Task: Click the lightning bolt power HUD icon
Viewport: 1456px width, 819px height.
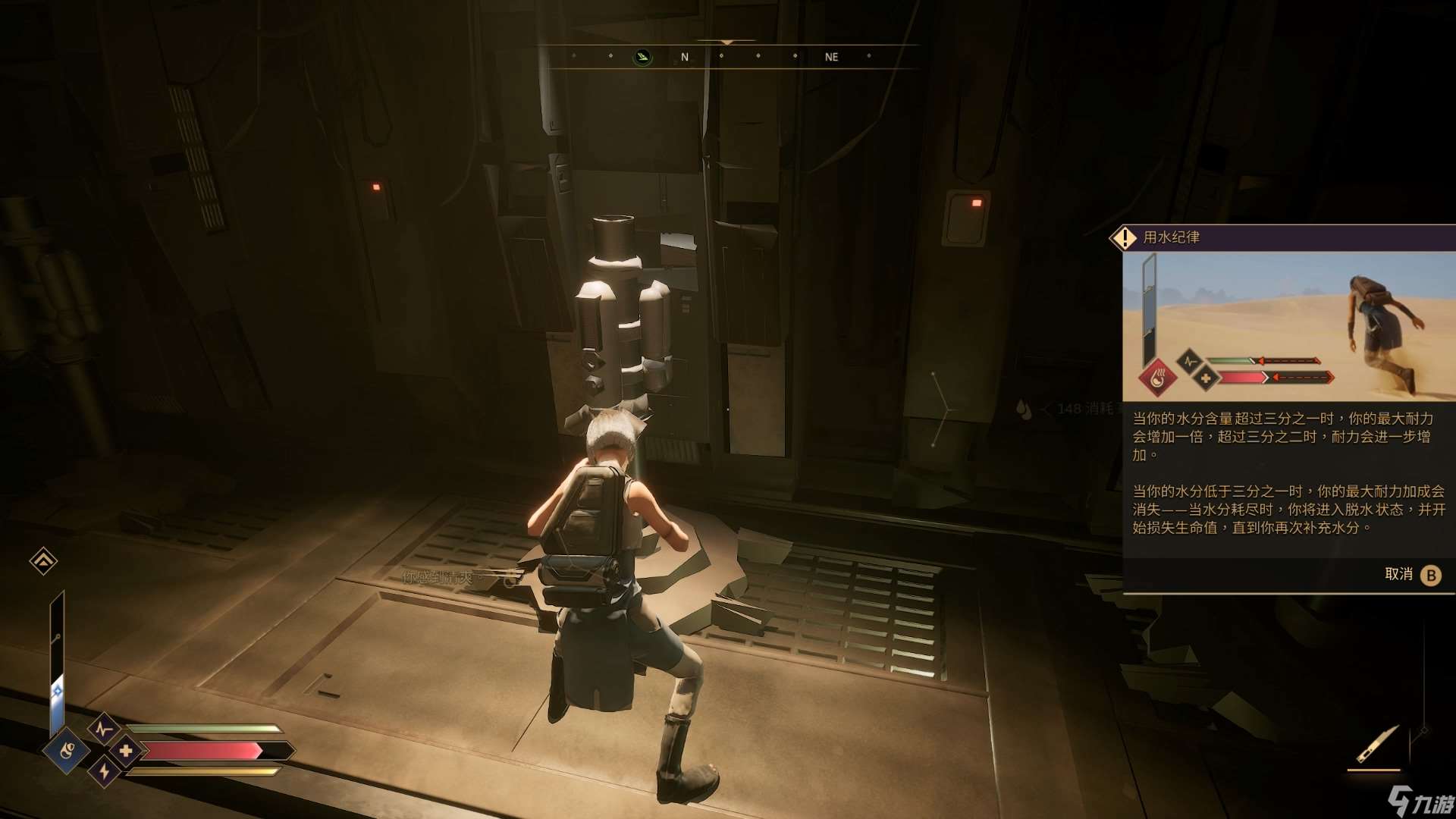Action: click(x=104, y=772)
